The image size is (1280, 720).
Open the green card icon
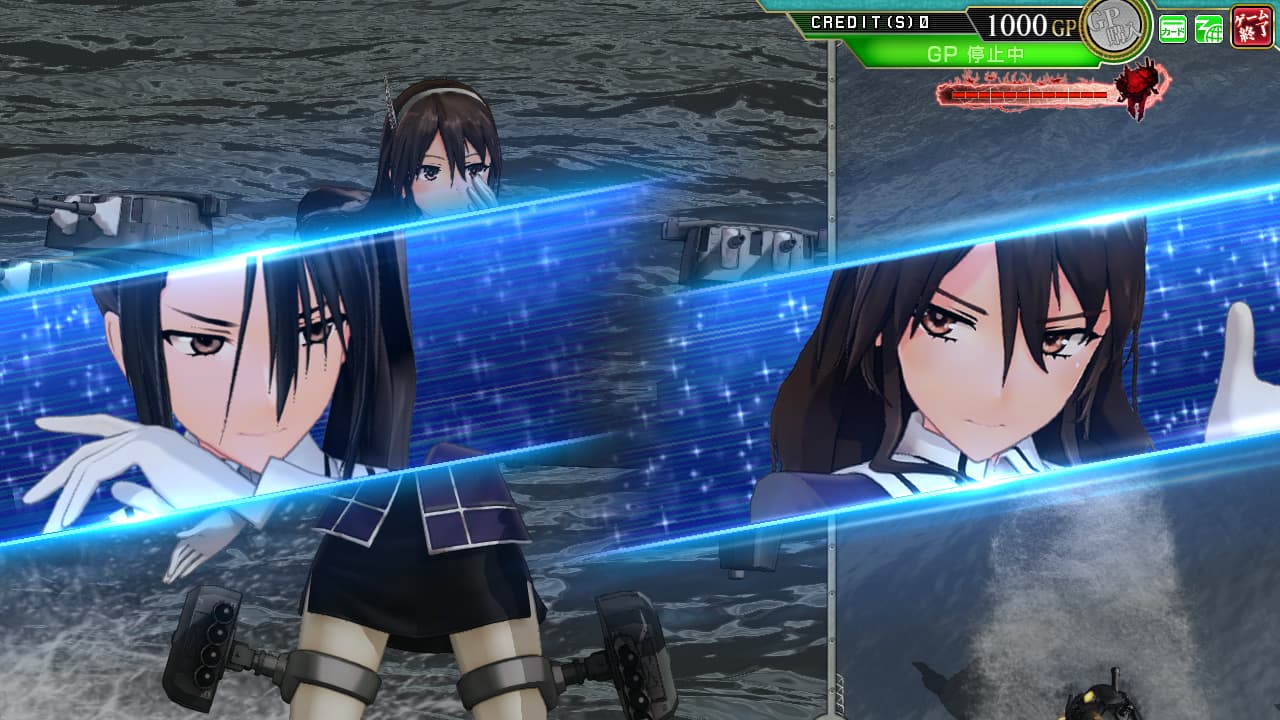click(1173, 29)
